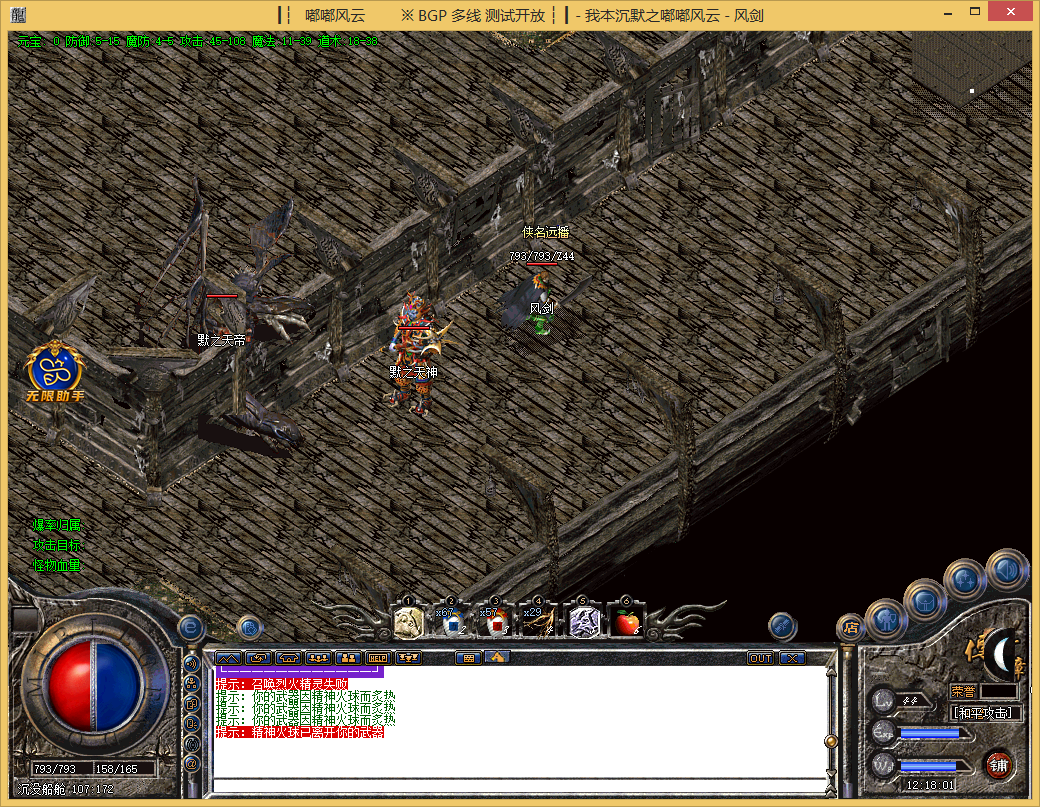Image resolution: width=1040 pixels, height=807 pixels.
Task: Open the bag inventory icon
Action: (926, 600)
